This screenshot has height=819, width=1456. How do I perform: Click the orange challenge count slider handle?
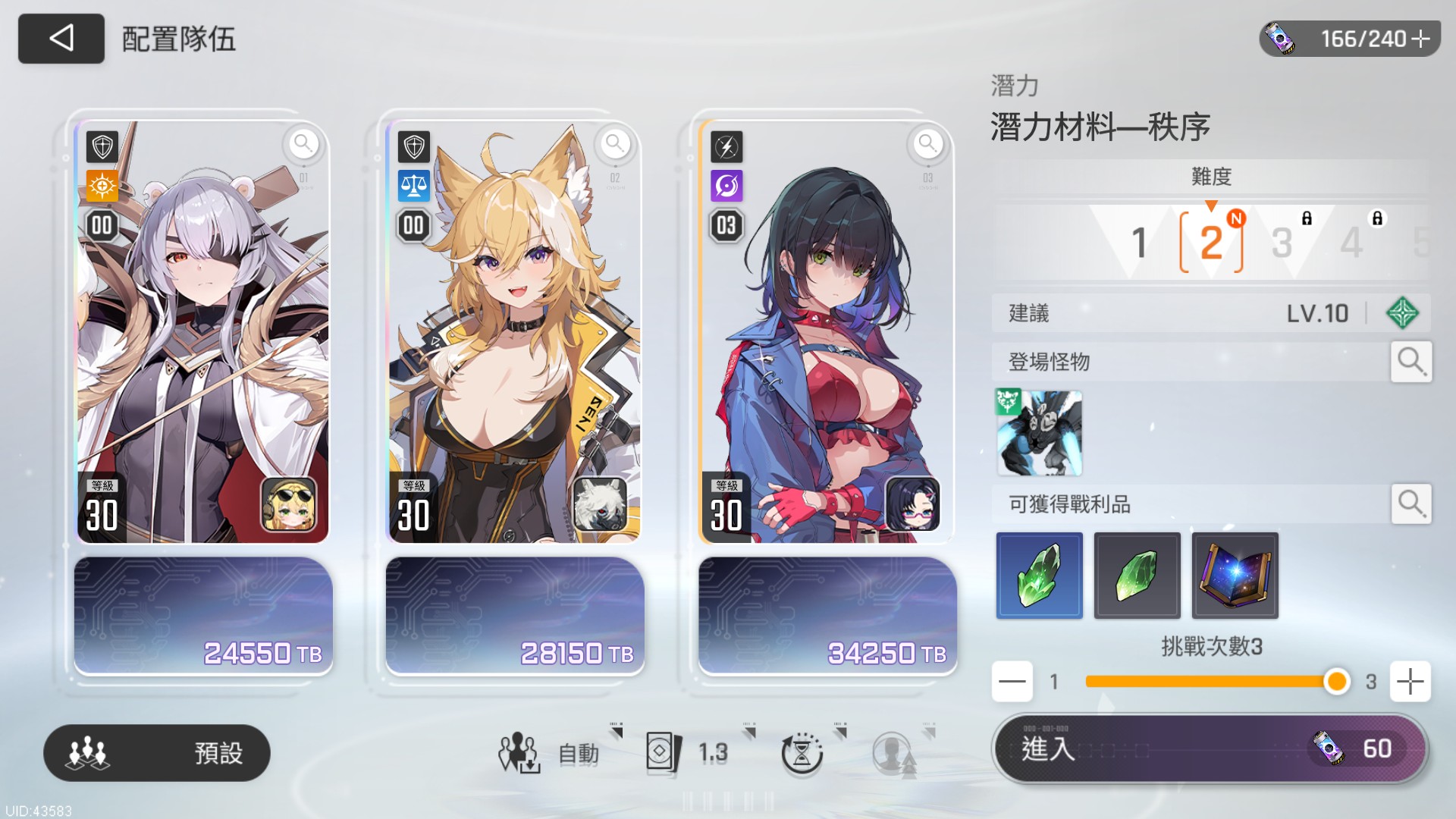coord(1336,681)
